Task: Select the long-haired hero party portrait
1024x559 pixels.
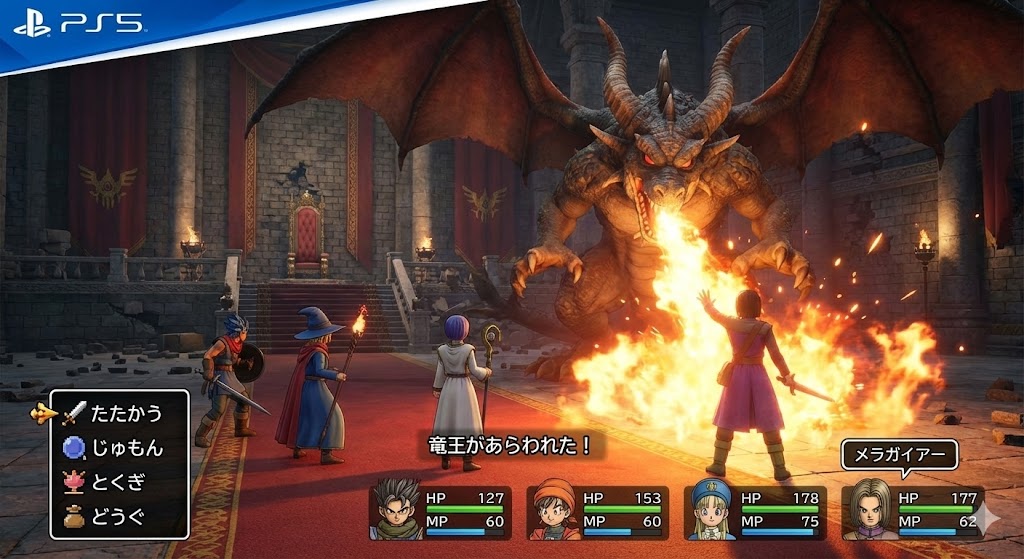Action: (x=866, y=511)
